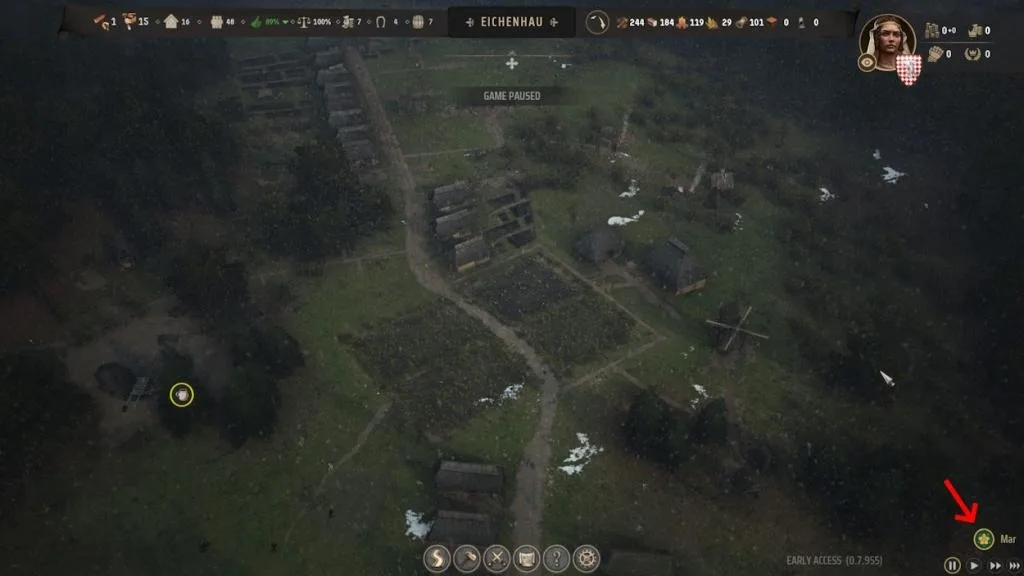Resume the game at normal play speed

(x=974, y=565)
